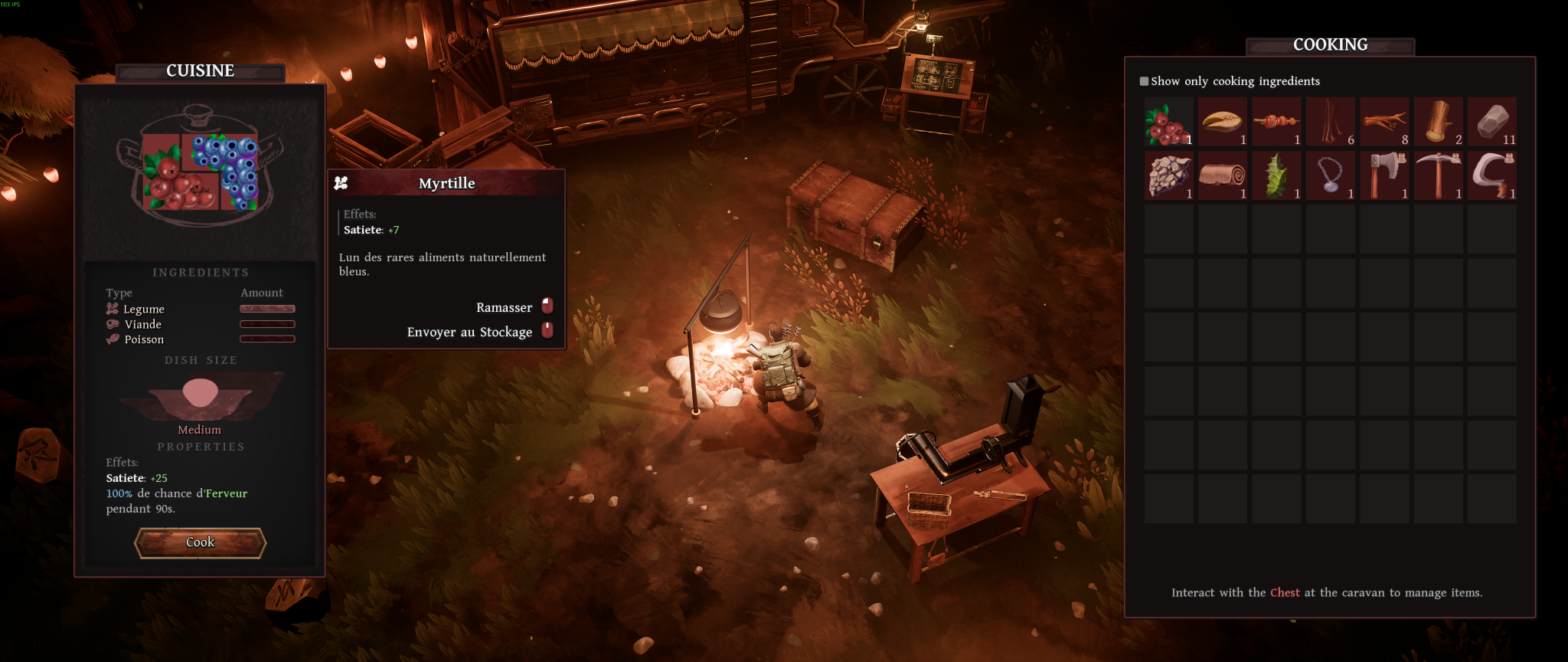Image resolution: width=1568 pixels, height=662 pixels.
Task: Toggle 'Show only cooking ingredients' checkbox
Action: pos(1144,81)
